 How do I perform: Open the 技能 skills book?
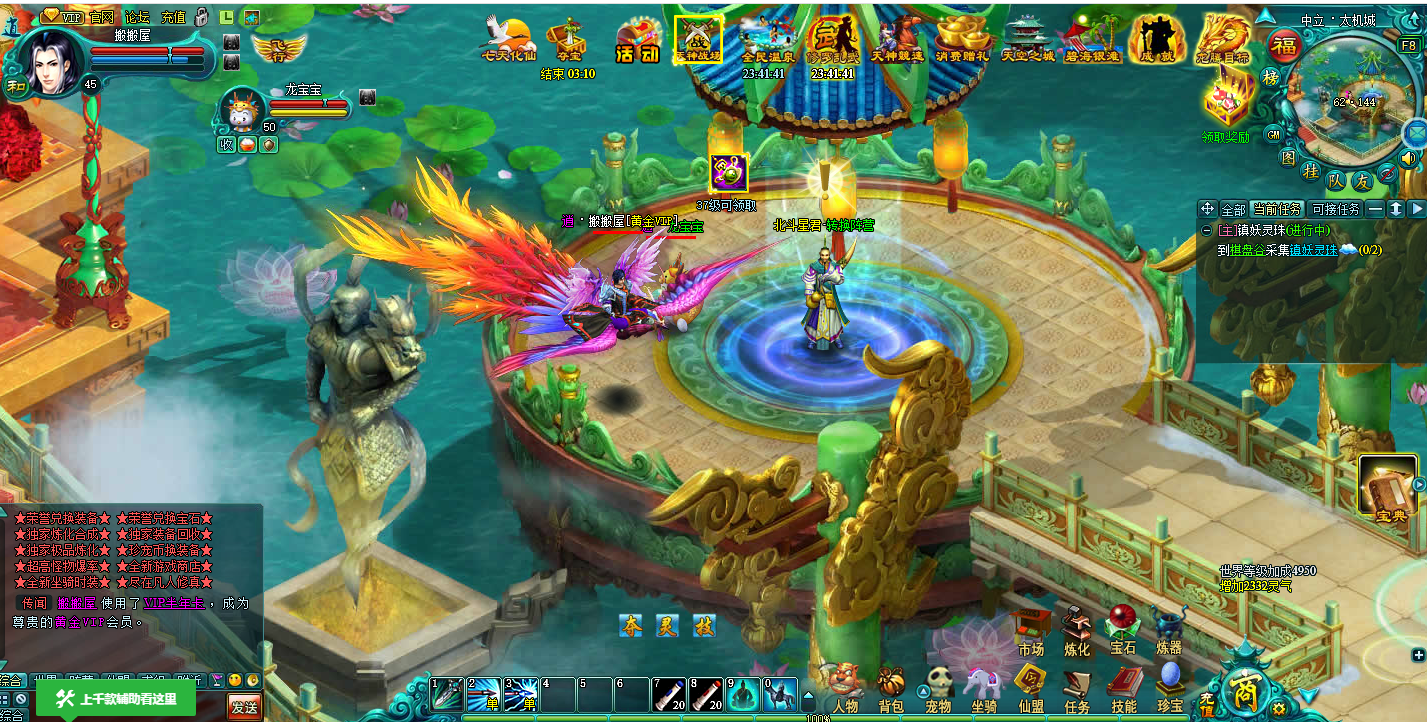point(1123,686)
